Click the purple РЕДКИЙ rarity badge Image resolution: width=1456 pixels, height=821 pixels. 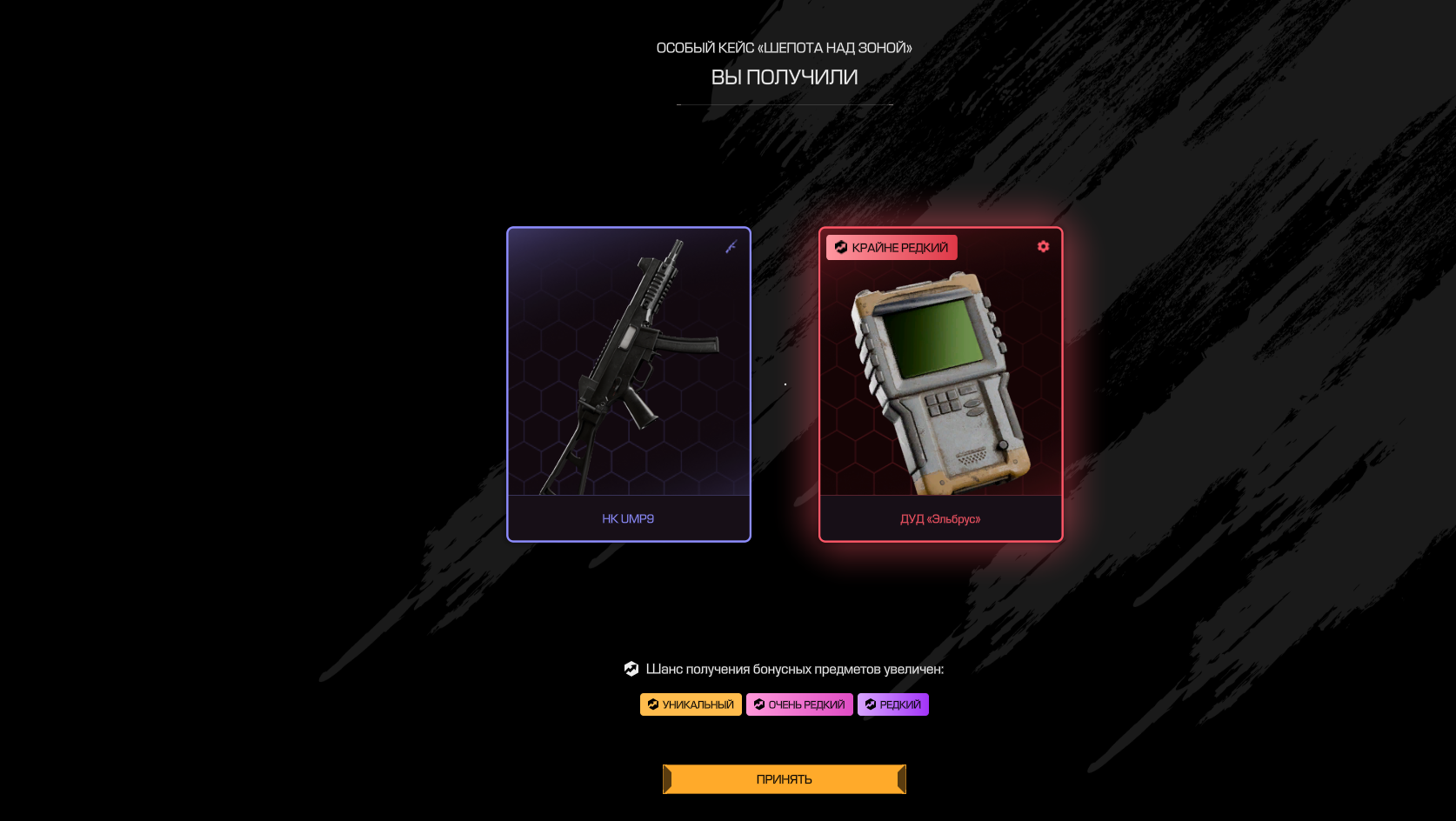click(x=892, y=704)
